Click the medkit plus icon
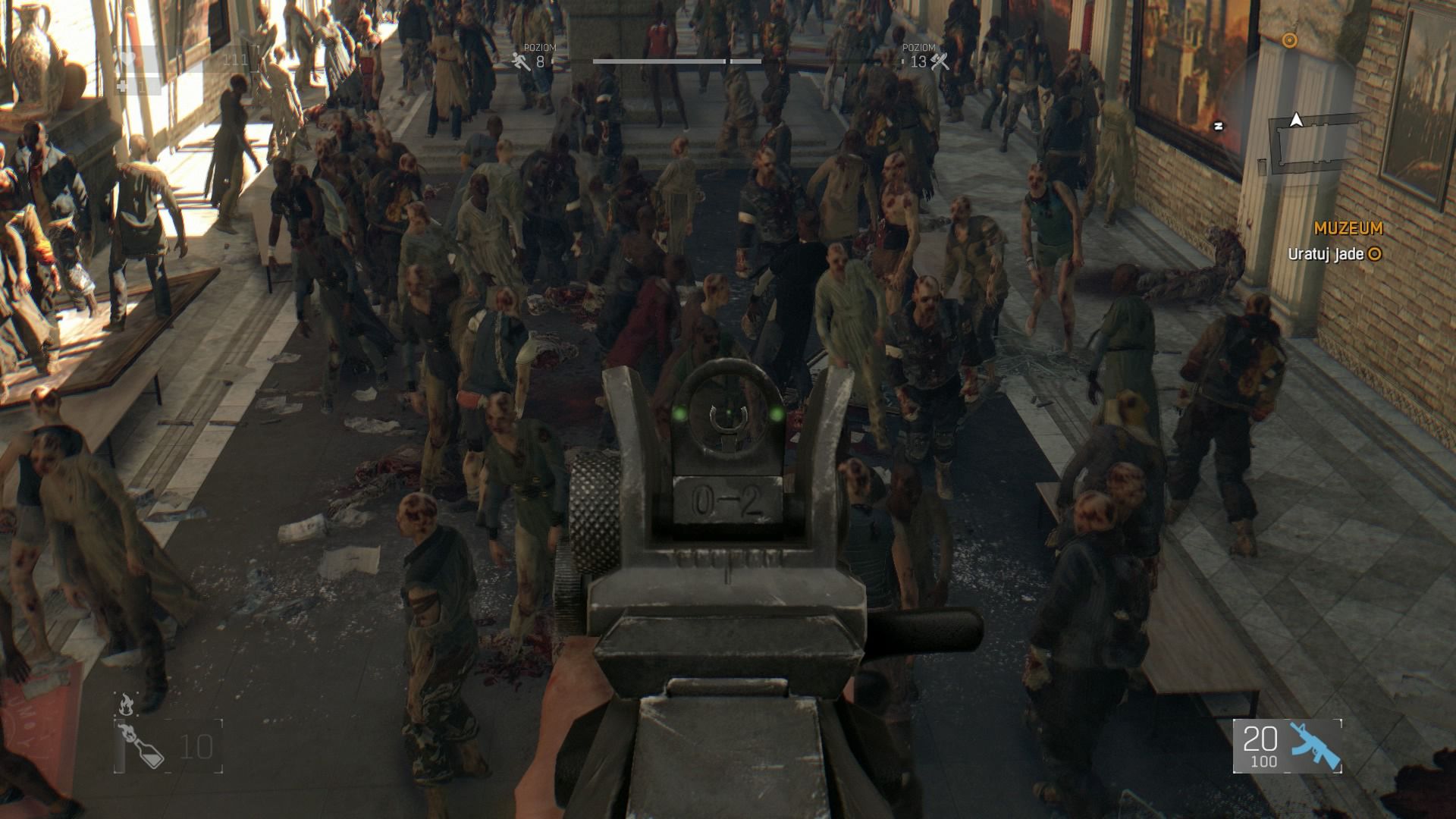 [x=121, y=86]
